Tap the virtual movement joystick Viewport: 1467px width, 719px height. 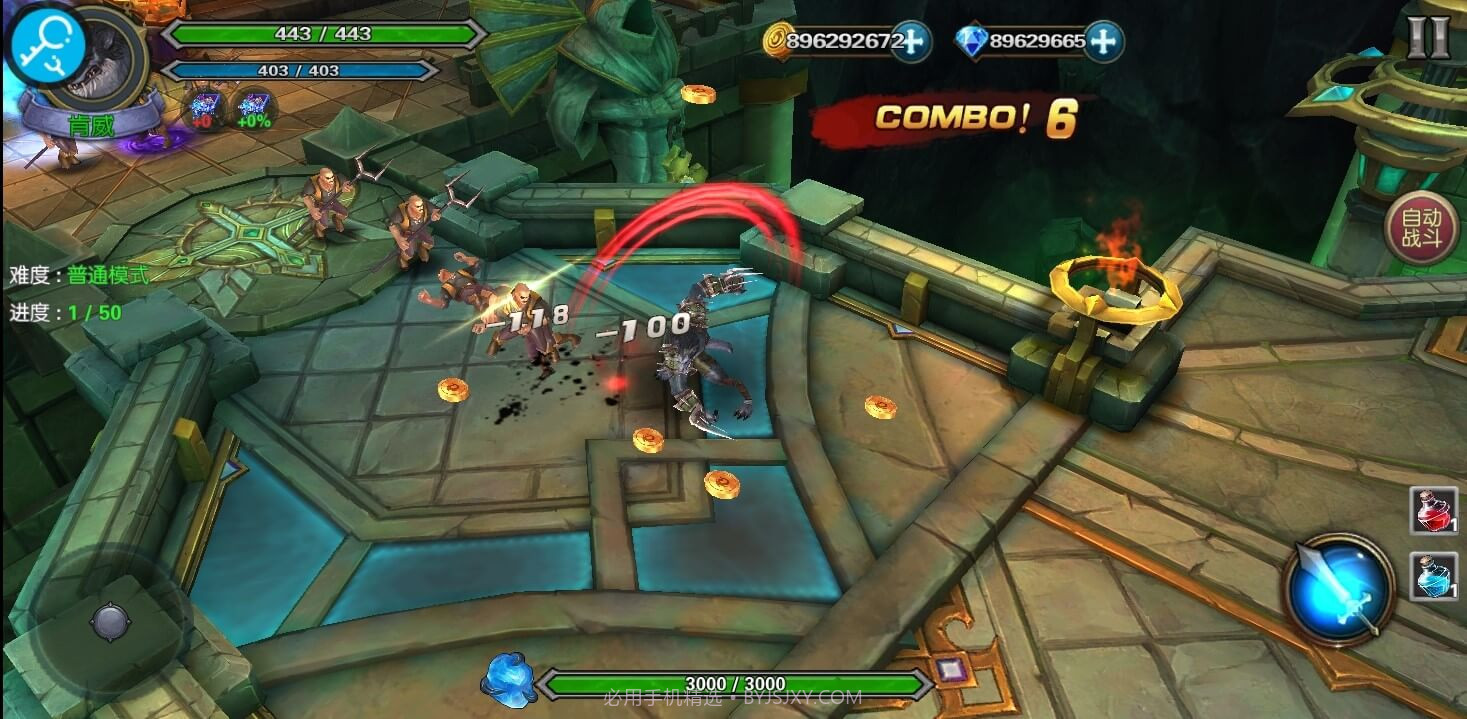[109, 622]
